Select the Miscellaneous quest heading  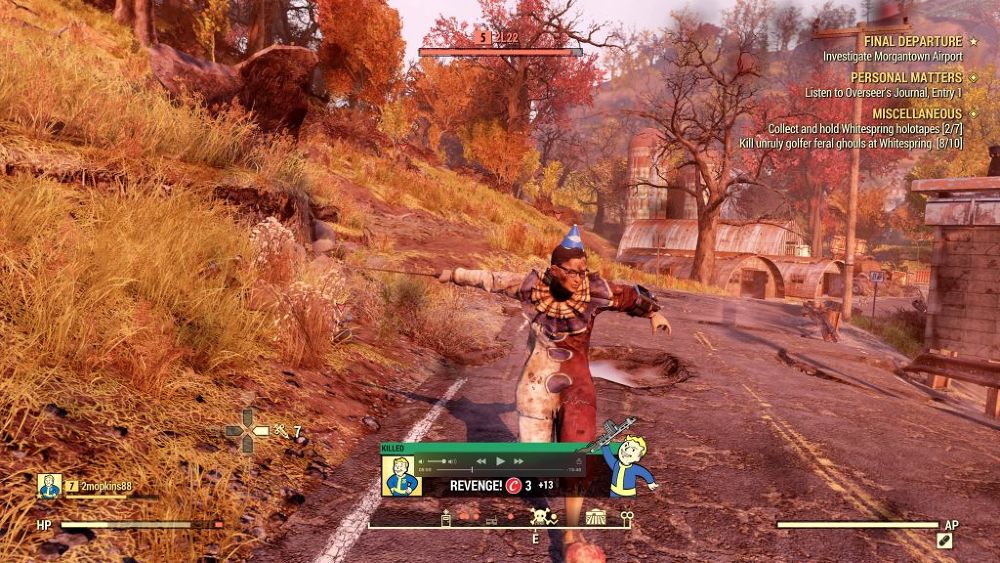(x=907, y=114)
